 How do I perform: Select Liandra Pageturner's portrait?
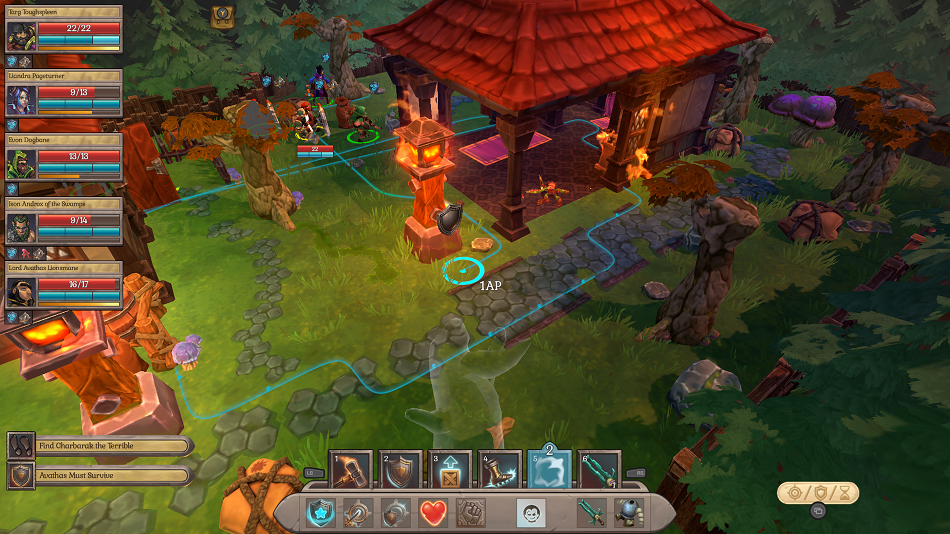point(21,100)
